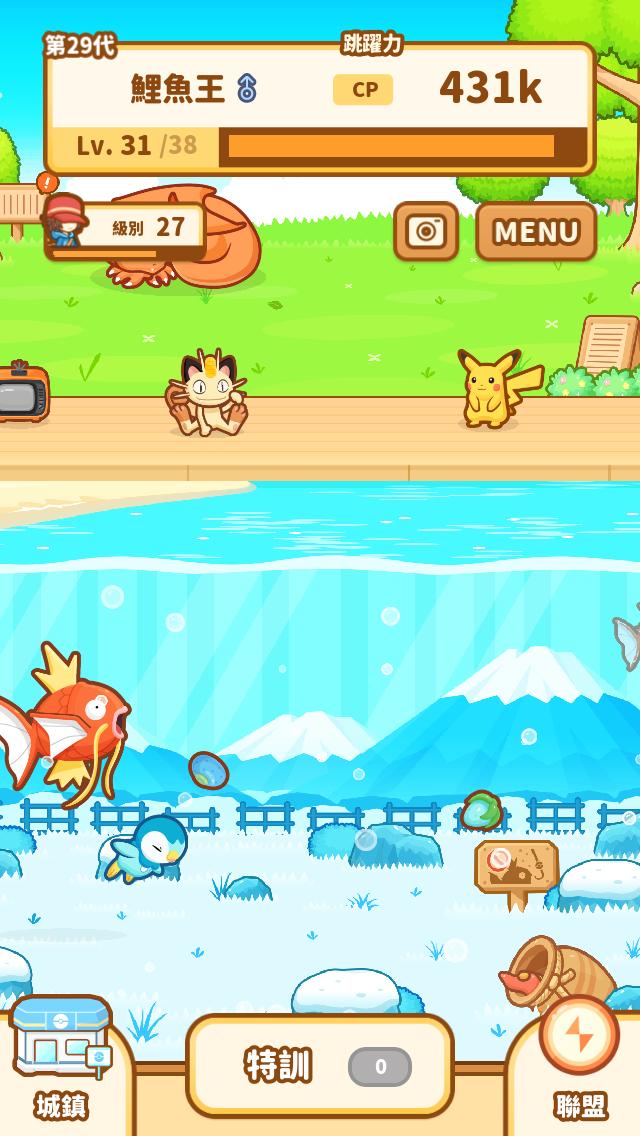
Task: Open the trainer rank 27 panel
Action: 127,228
